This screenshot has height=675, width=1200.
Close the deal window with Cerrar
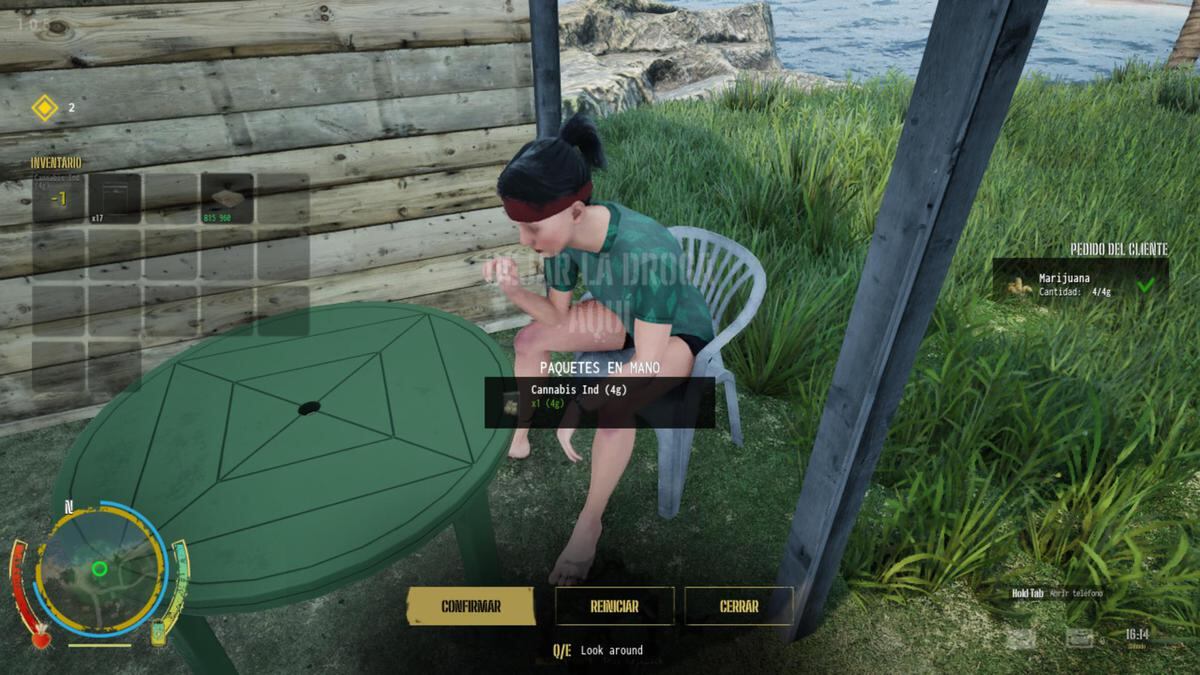pyautogui.click(x=739, y=606)
